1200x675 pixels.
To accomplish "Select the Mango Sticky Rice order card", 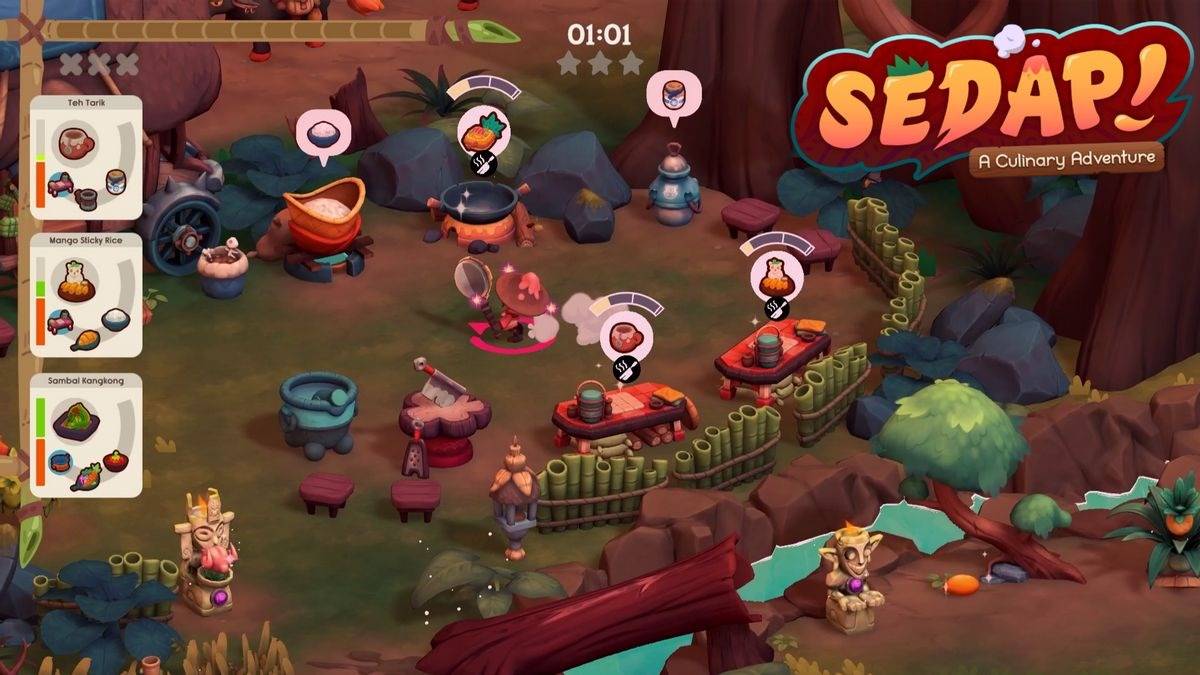I will pos(87,295).
